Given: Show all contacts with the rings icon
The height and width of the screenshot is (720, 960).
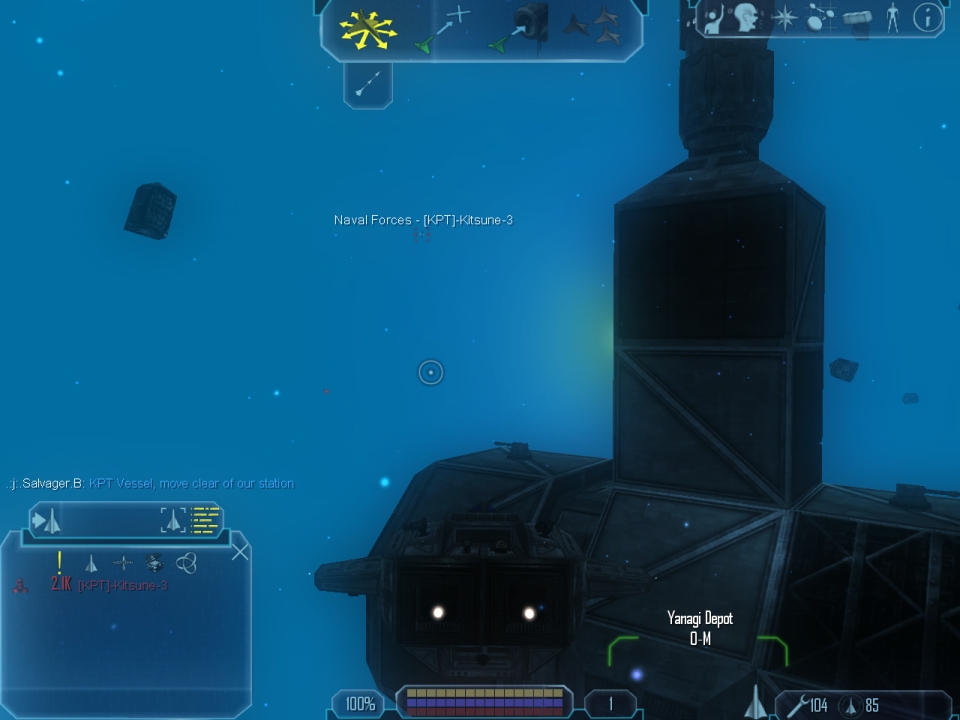Looking at the screenshot, I should coord(186,563).
